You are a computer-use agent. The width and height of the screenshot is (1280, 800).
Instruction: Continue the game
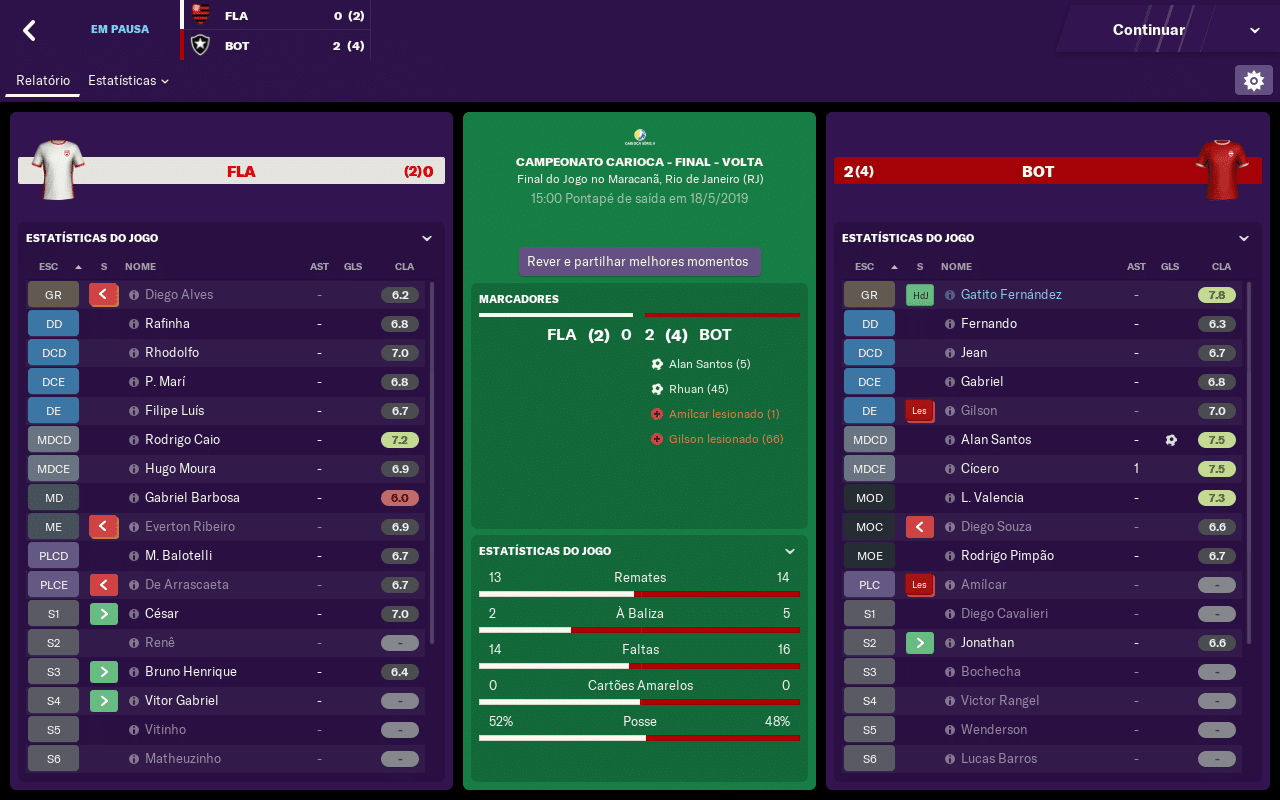[1148, 30]
